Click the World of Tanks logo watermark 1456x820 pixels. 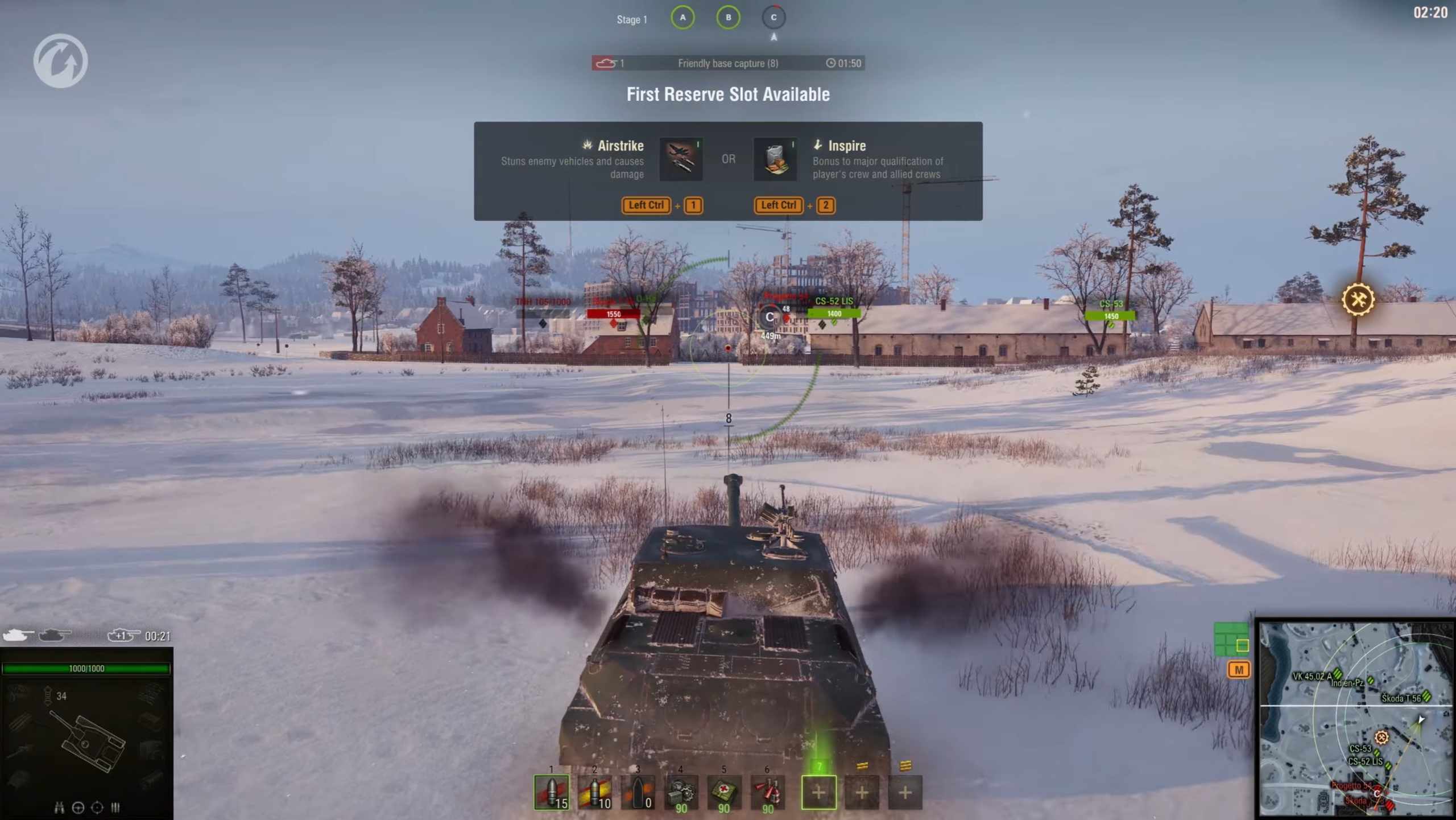(x=60, y=61)
